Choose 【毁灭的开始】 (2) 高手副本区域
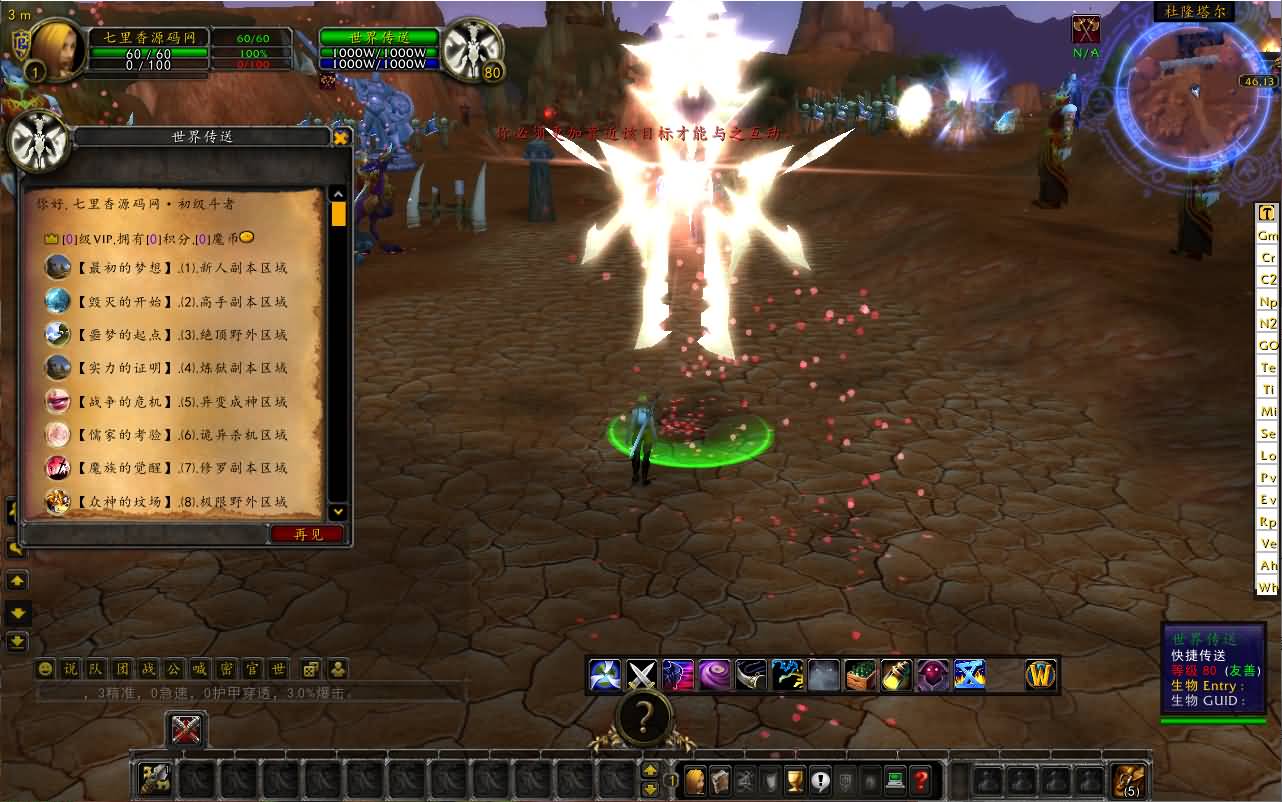 [x=180, y=301]
